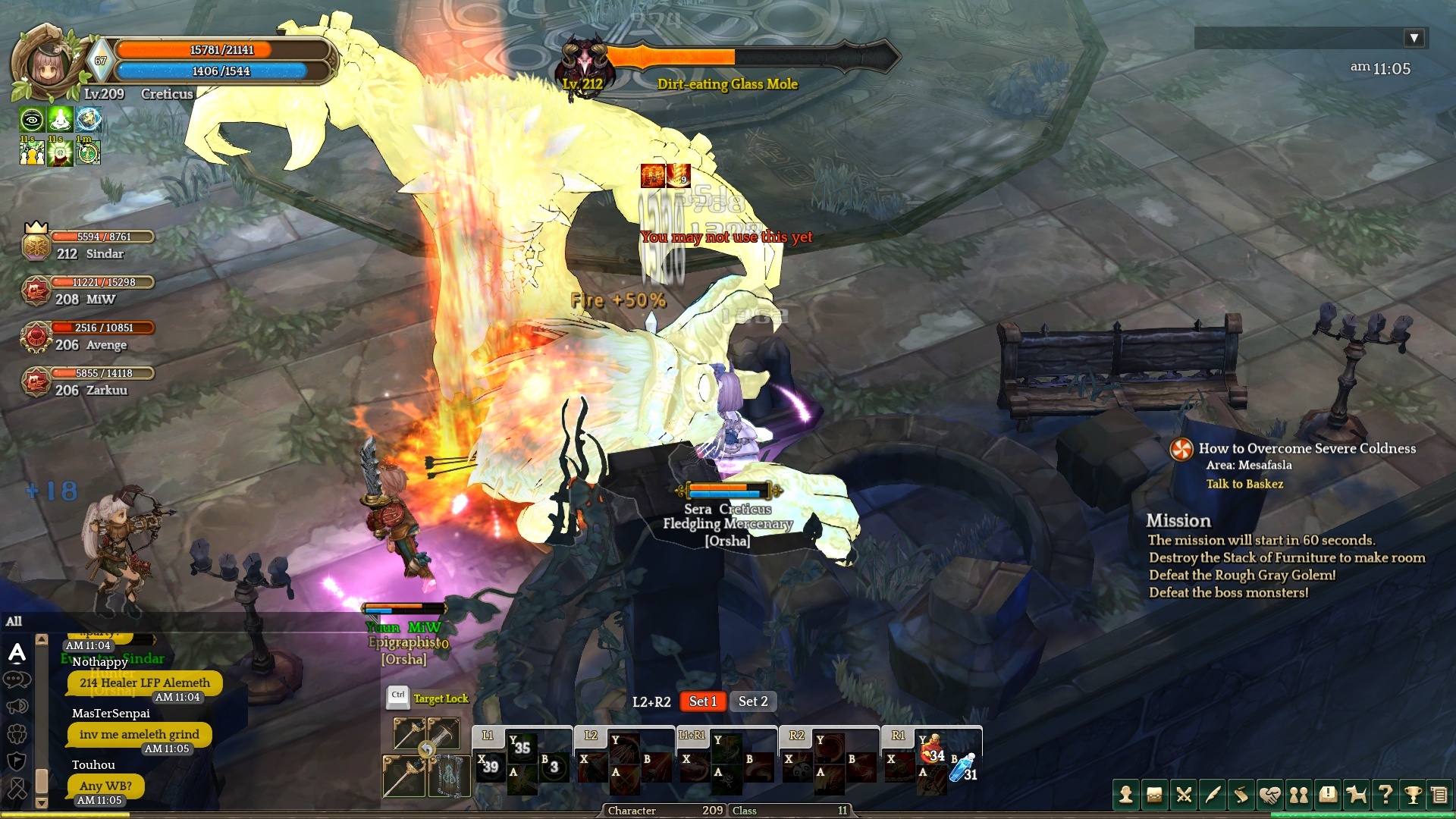Image resolution: width=1456 pixels, height=819 pixels.
Task: Expand the dropdown arrow near the clock
Action: (x=1414, y=38)
